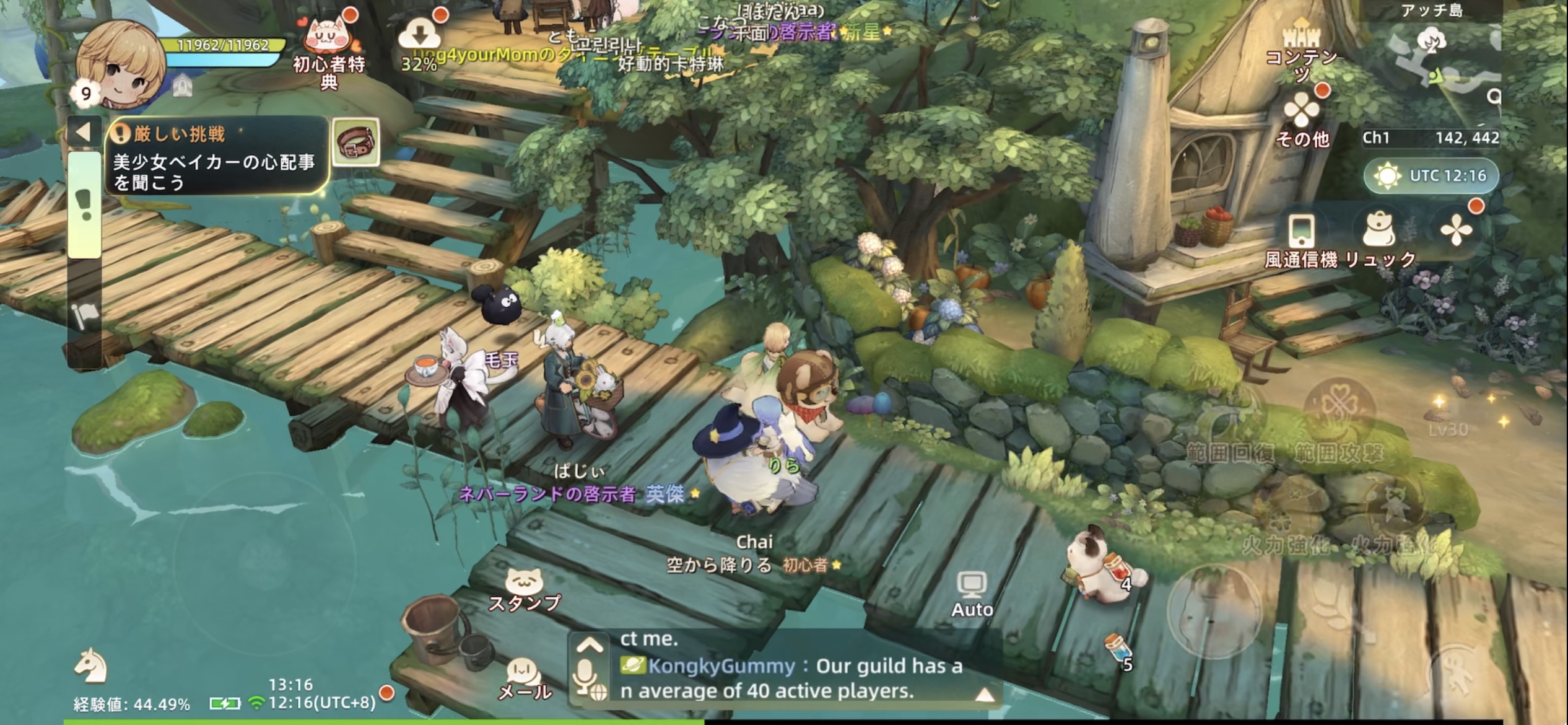Use the blue potion with count 5
1568x725 pixels.
[x=1117, y=651]
